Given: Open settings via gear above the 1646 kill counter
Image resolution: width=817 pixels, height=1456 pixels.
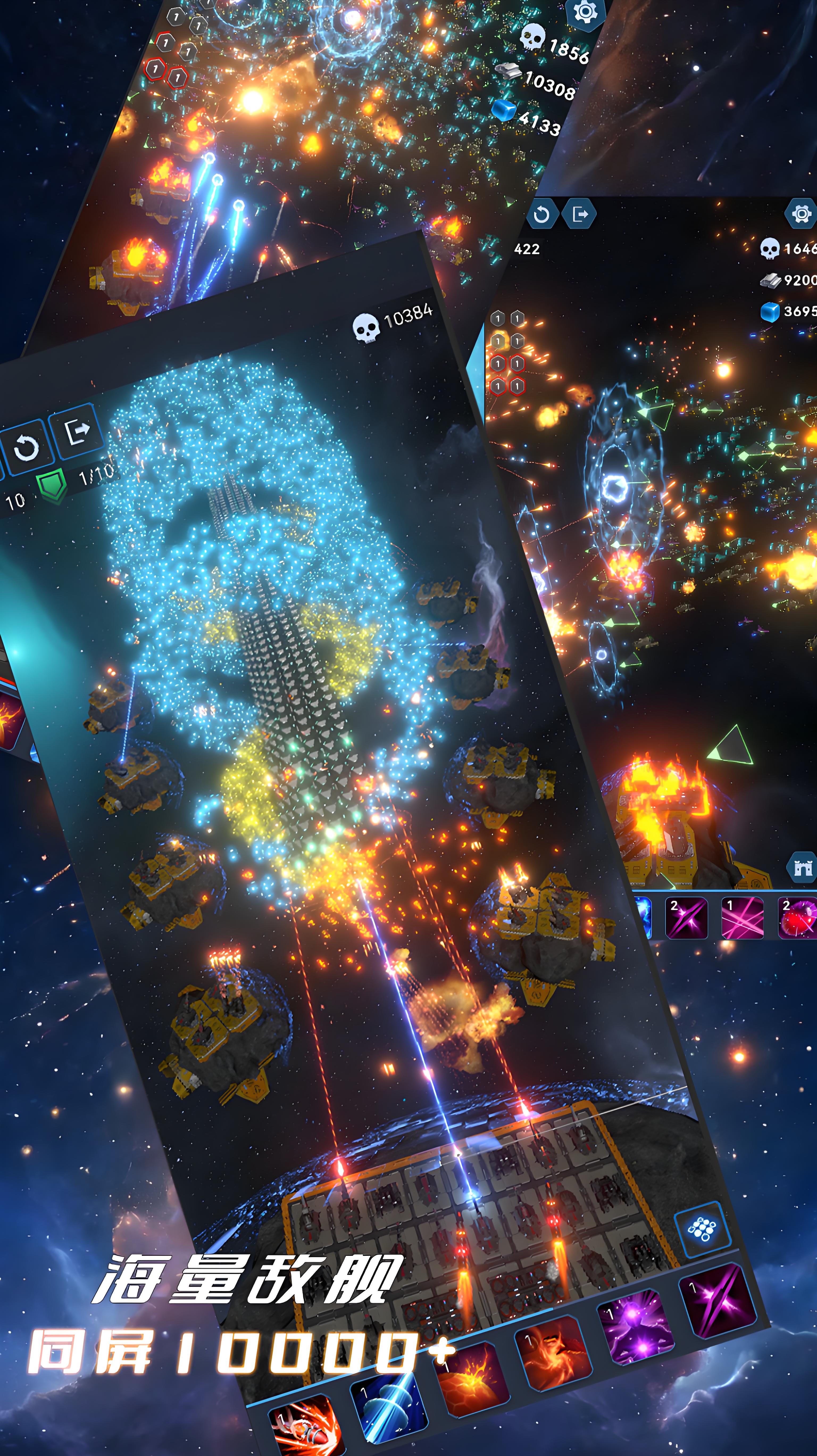Looking at the screenshot, I should (x=801, y=214).
